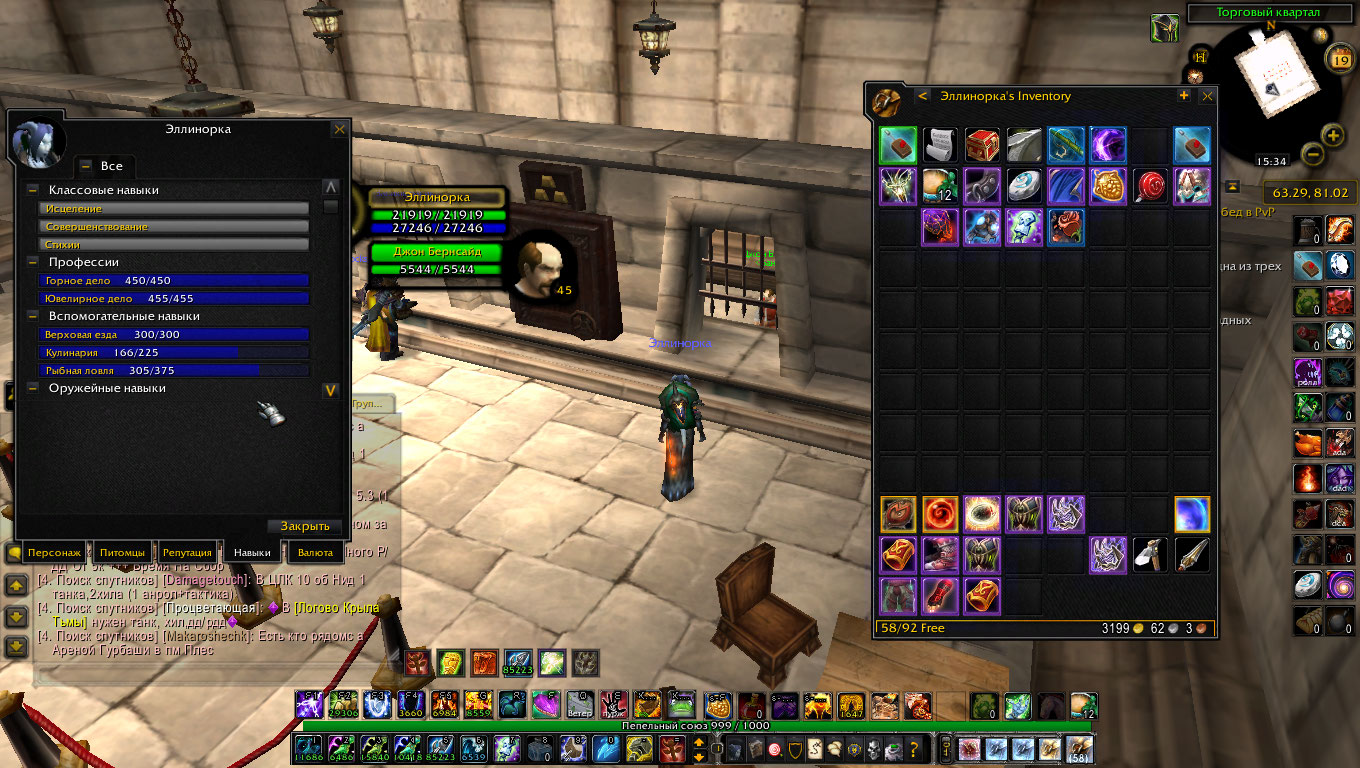Choose the paper scroll item in inventory

coord(940,145)
